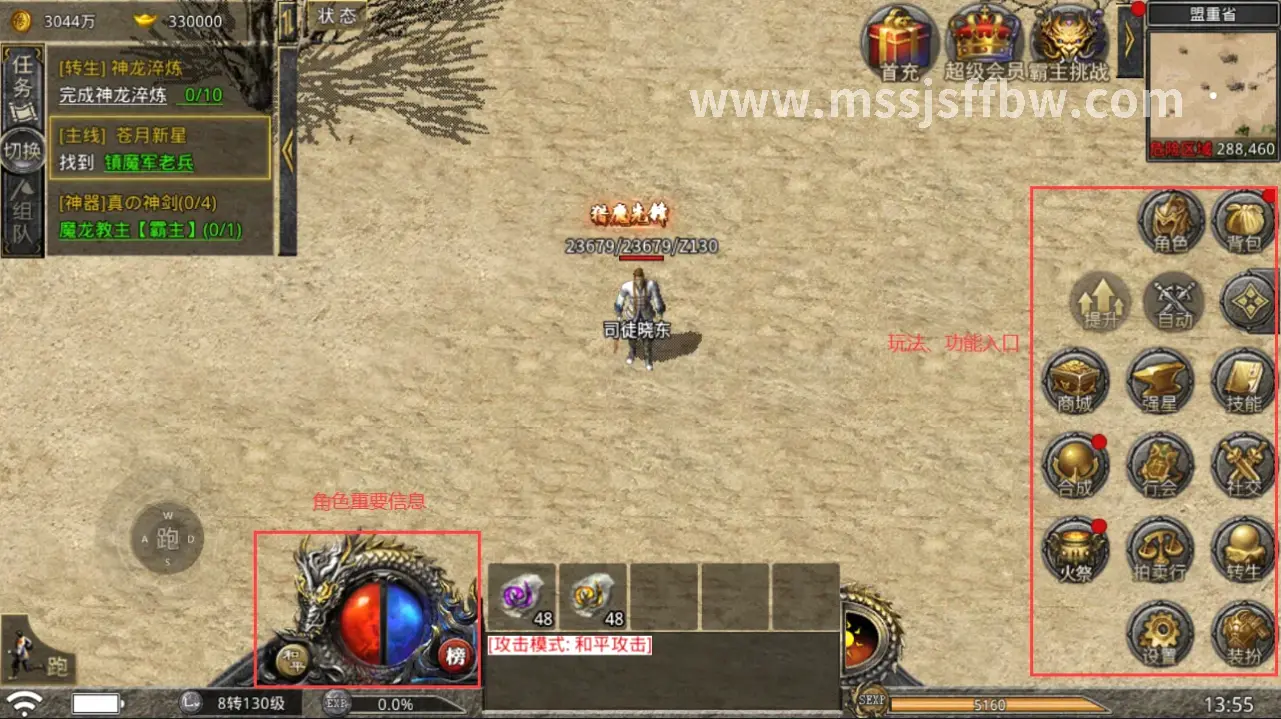Image resolution: width=1281 pixels, height=719 pixels.
Task: Open the 社交 social menu
Action: click(x=1244, y=466)
